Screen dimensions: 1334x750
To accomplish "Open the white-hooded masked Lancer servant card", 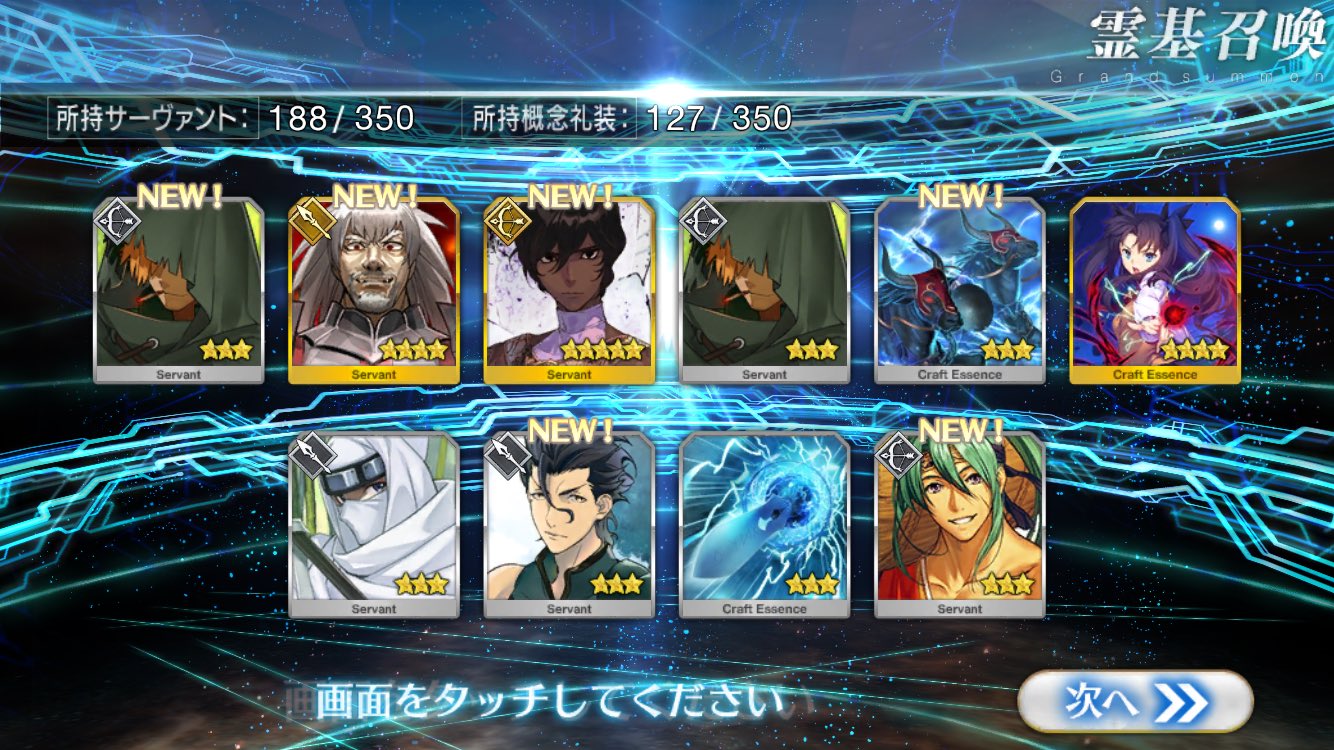I will click(x=374, y=525).
